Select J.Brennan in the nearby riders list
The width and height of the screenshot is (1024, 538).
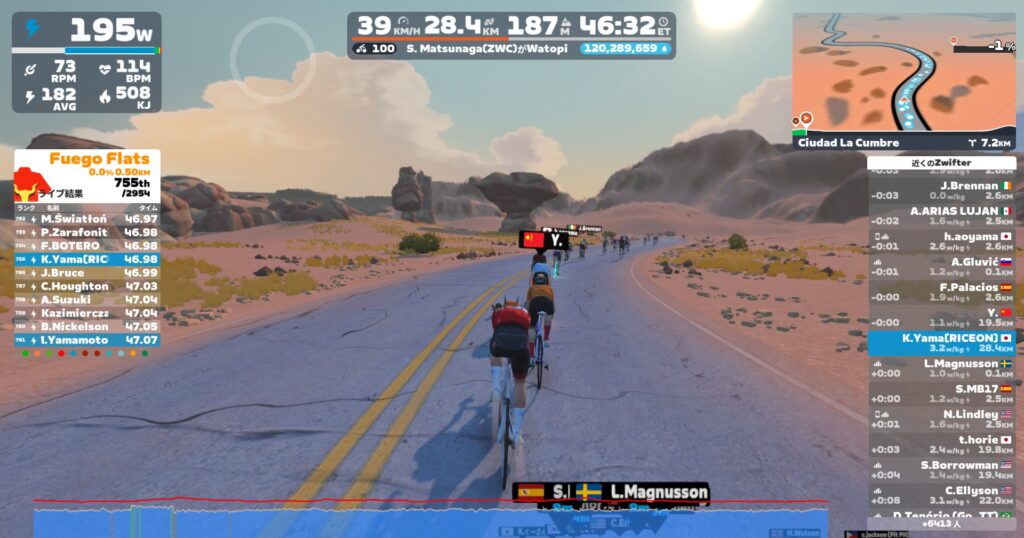coord(941,191)
